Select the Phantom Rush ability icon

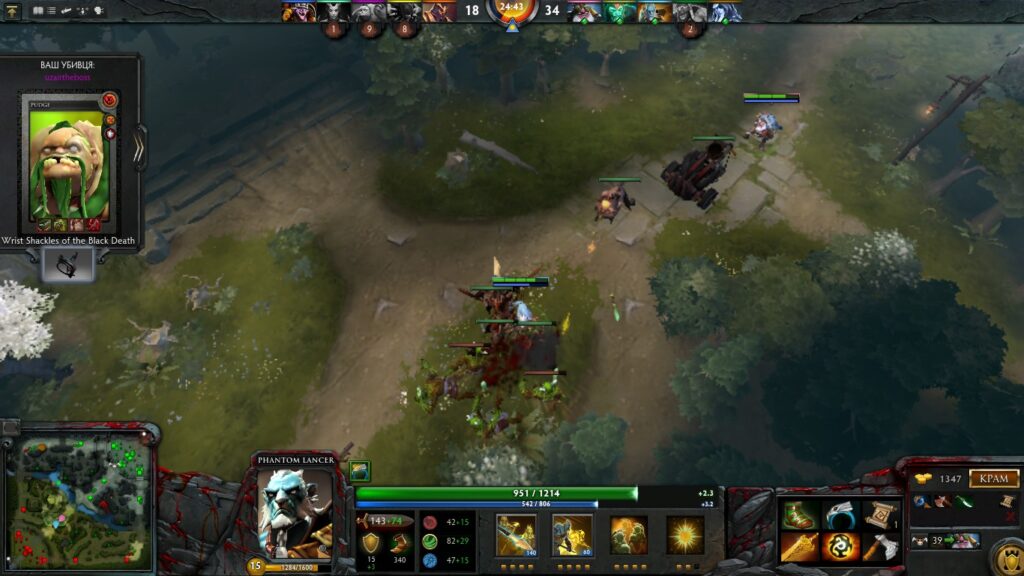tap(629, 535)
